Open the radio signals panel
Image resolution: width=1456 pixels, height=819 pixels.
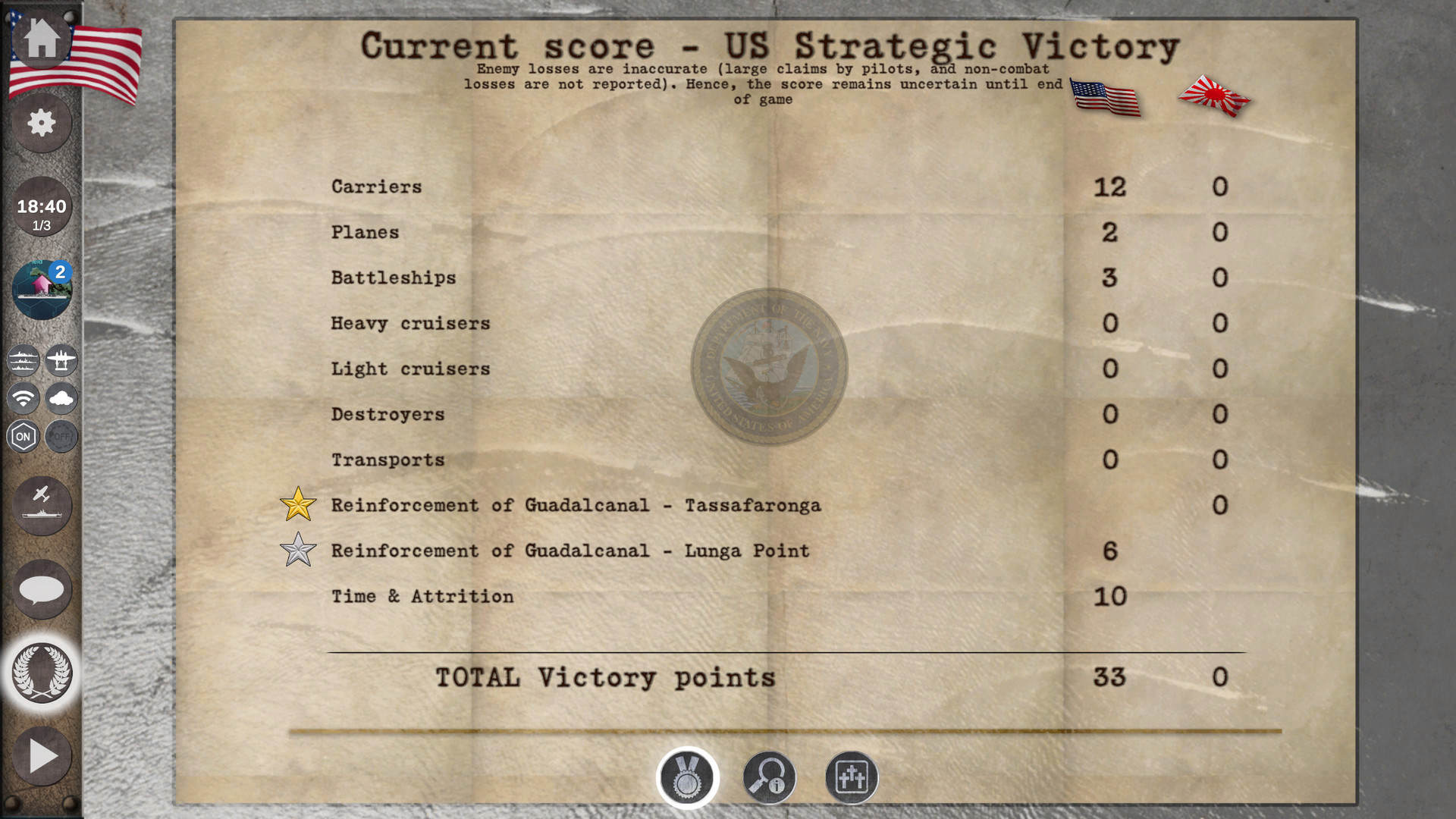click(22, 400)
